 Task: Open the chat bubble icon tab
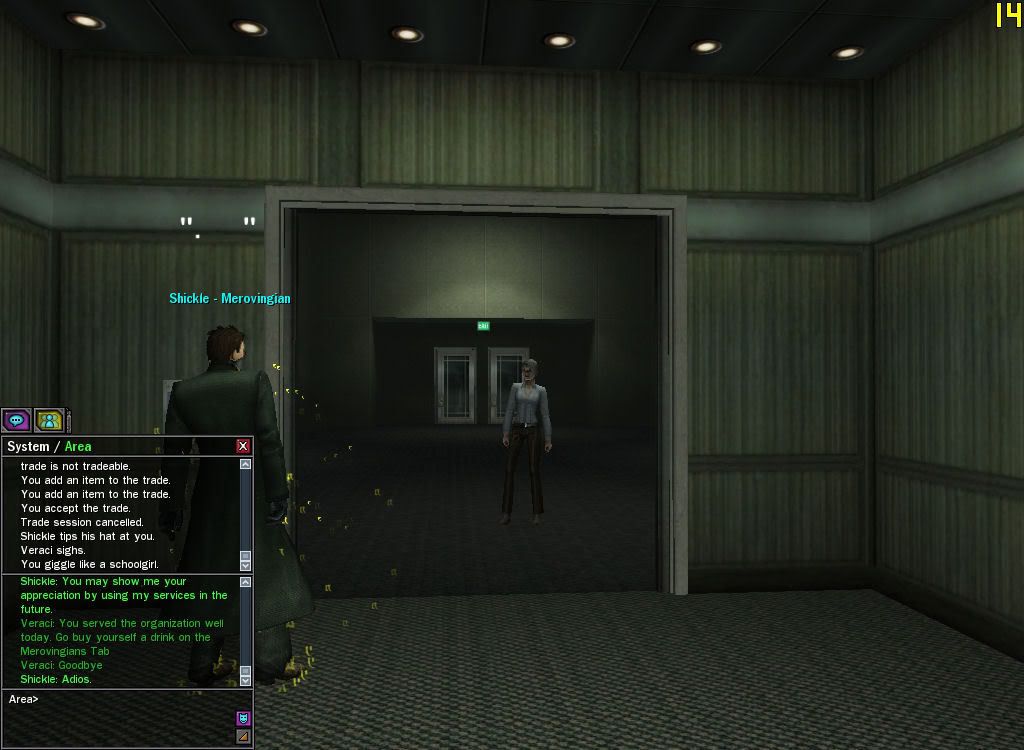[16, 421]
